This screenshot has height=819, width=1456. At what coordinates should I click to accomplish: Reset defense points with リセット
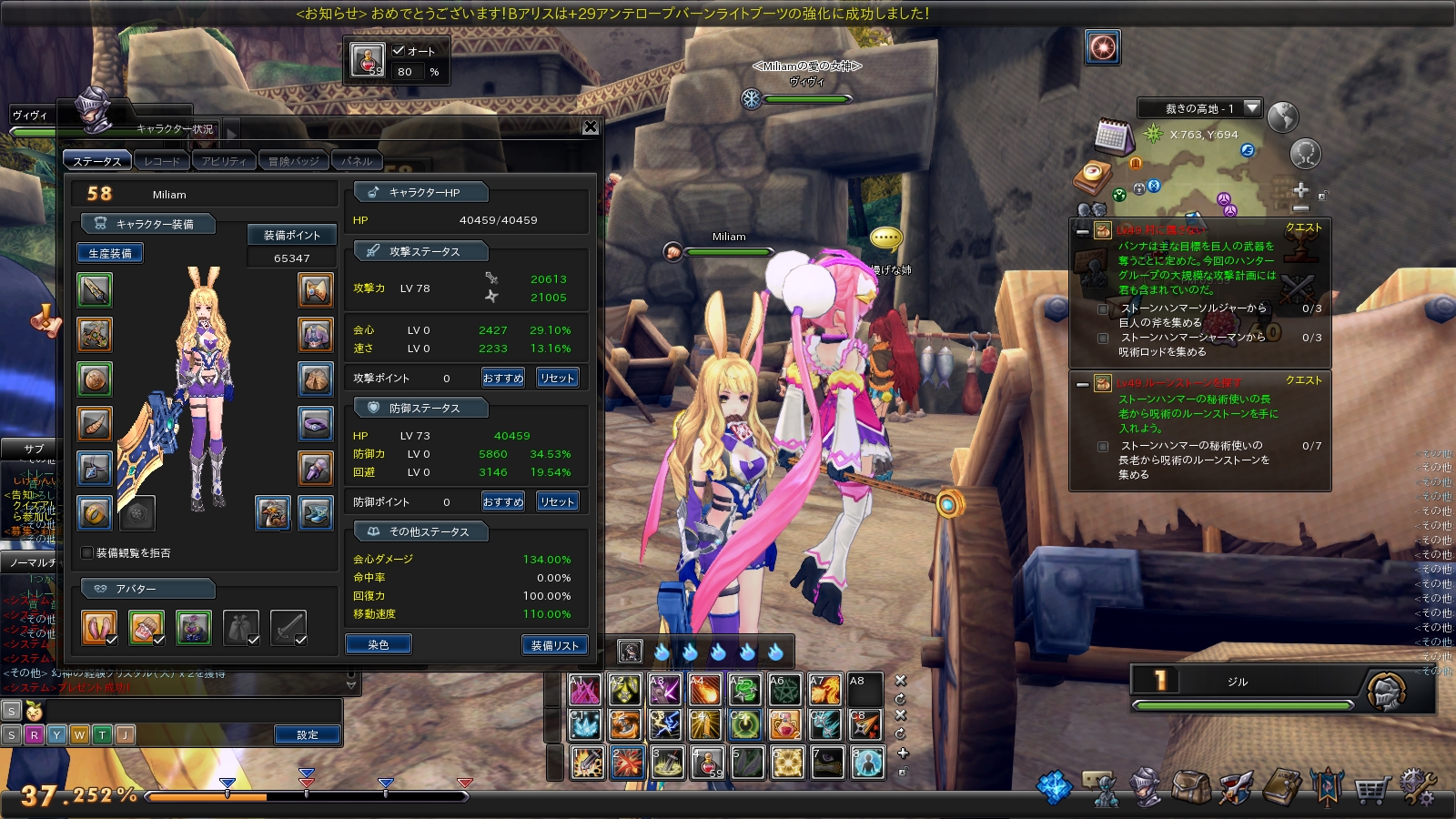[557, 501]
